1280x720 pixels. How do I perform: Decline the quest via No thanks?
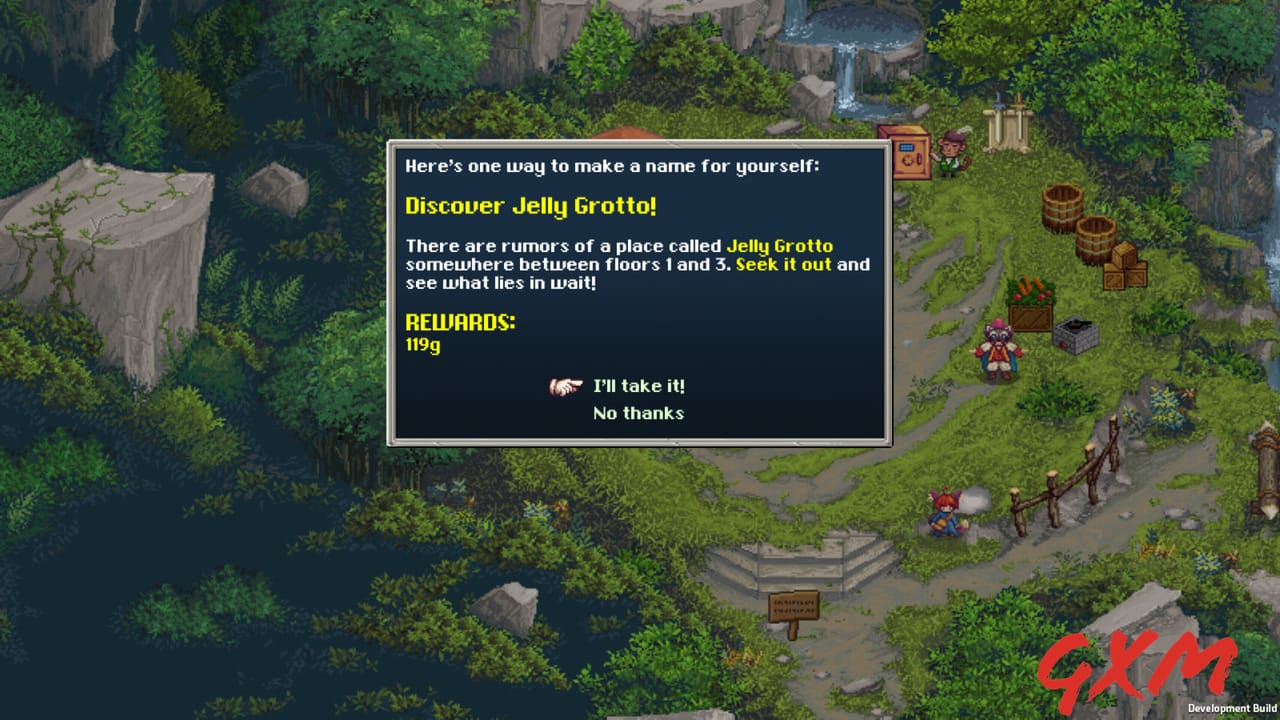click(637, 412)
